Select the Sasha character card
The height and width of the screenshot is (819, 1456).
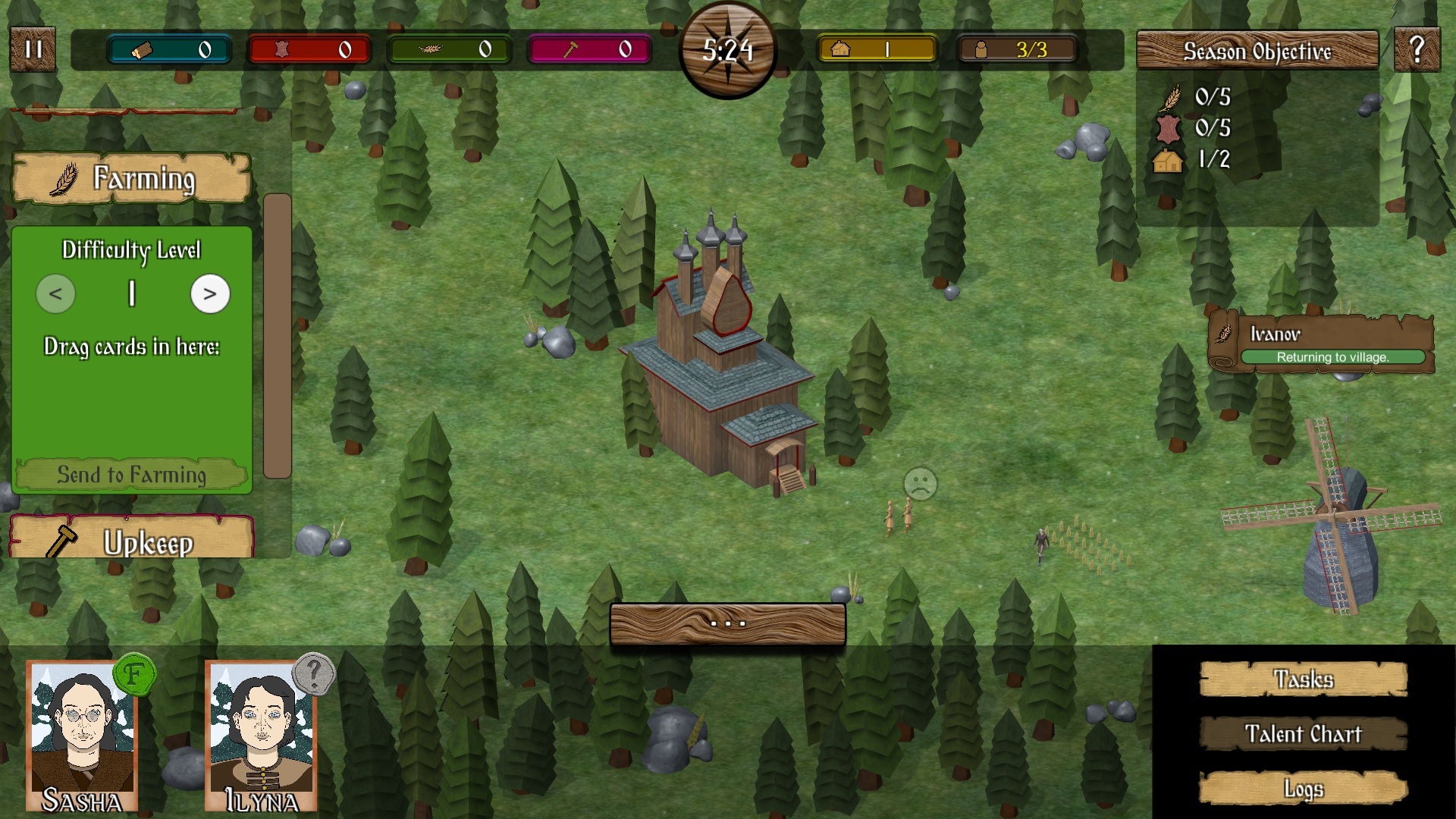[82, 736]
